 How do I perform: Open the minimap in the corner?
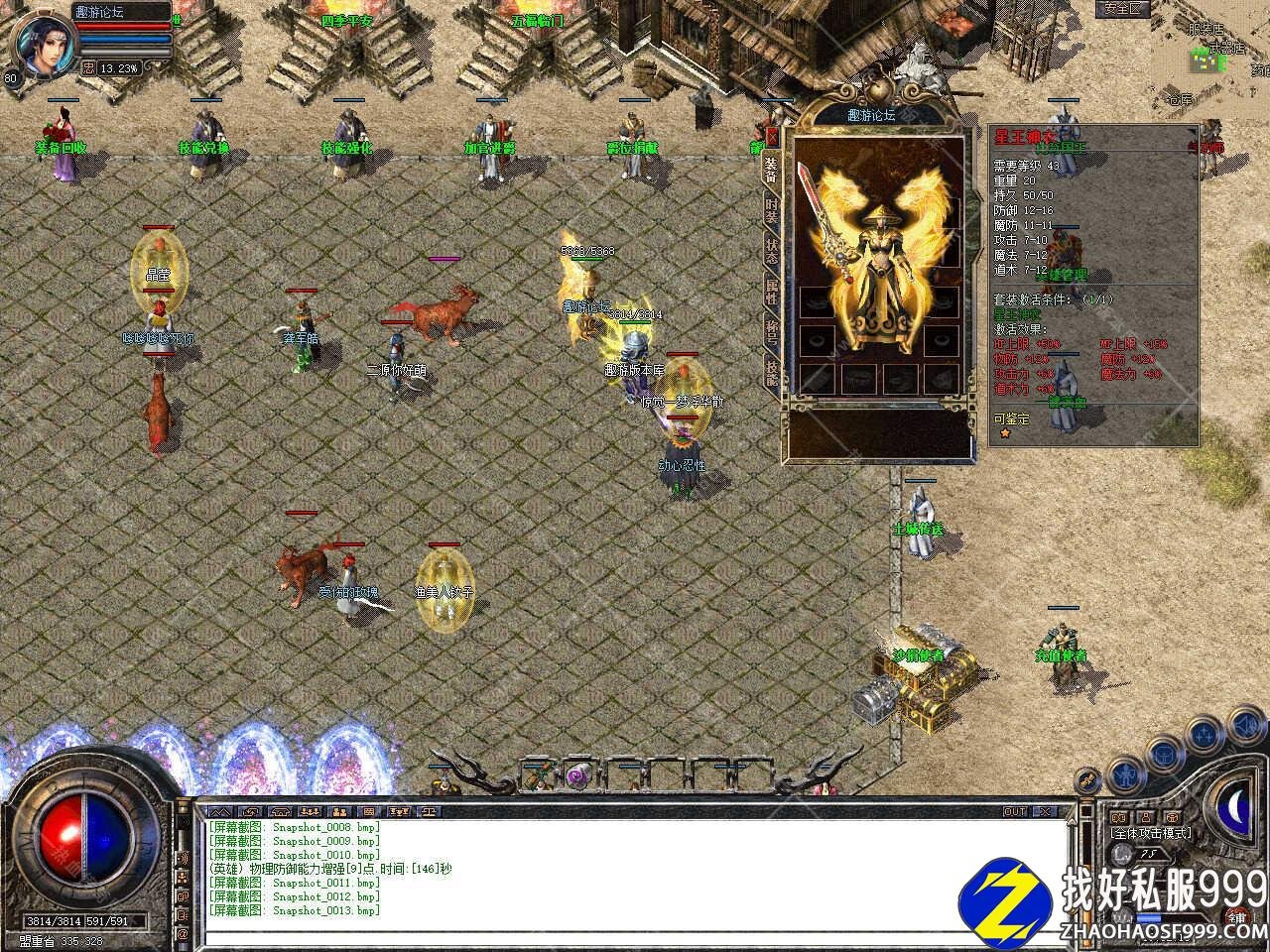point(1205,59)
